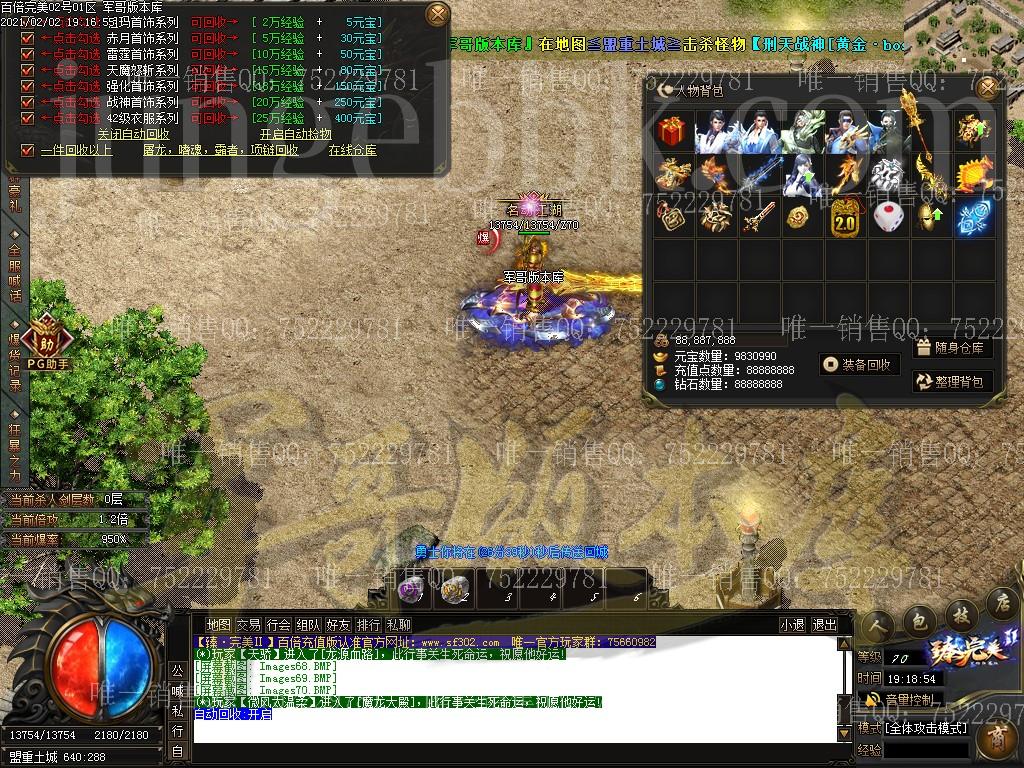Open the 交易 trade menu

pos(248,625)
